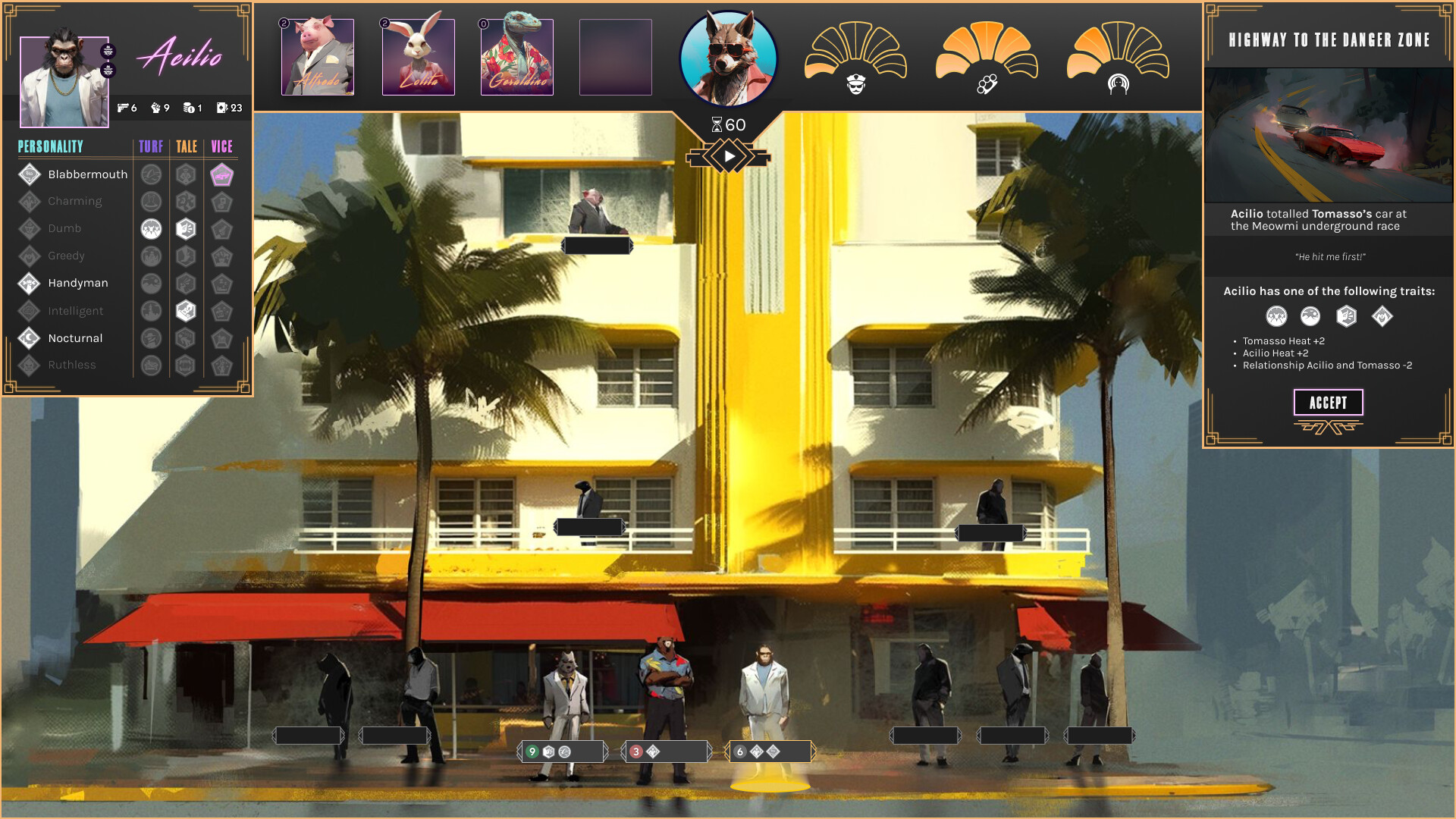Select the pistol stat icon near Acilio's portrait
Image resolution: width=1456 pixels, height=819 pixels.
pyautogui.click(x=123, y=108)
